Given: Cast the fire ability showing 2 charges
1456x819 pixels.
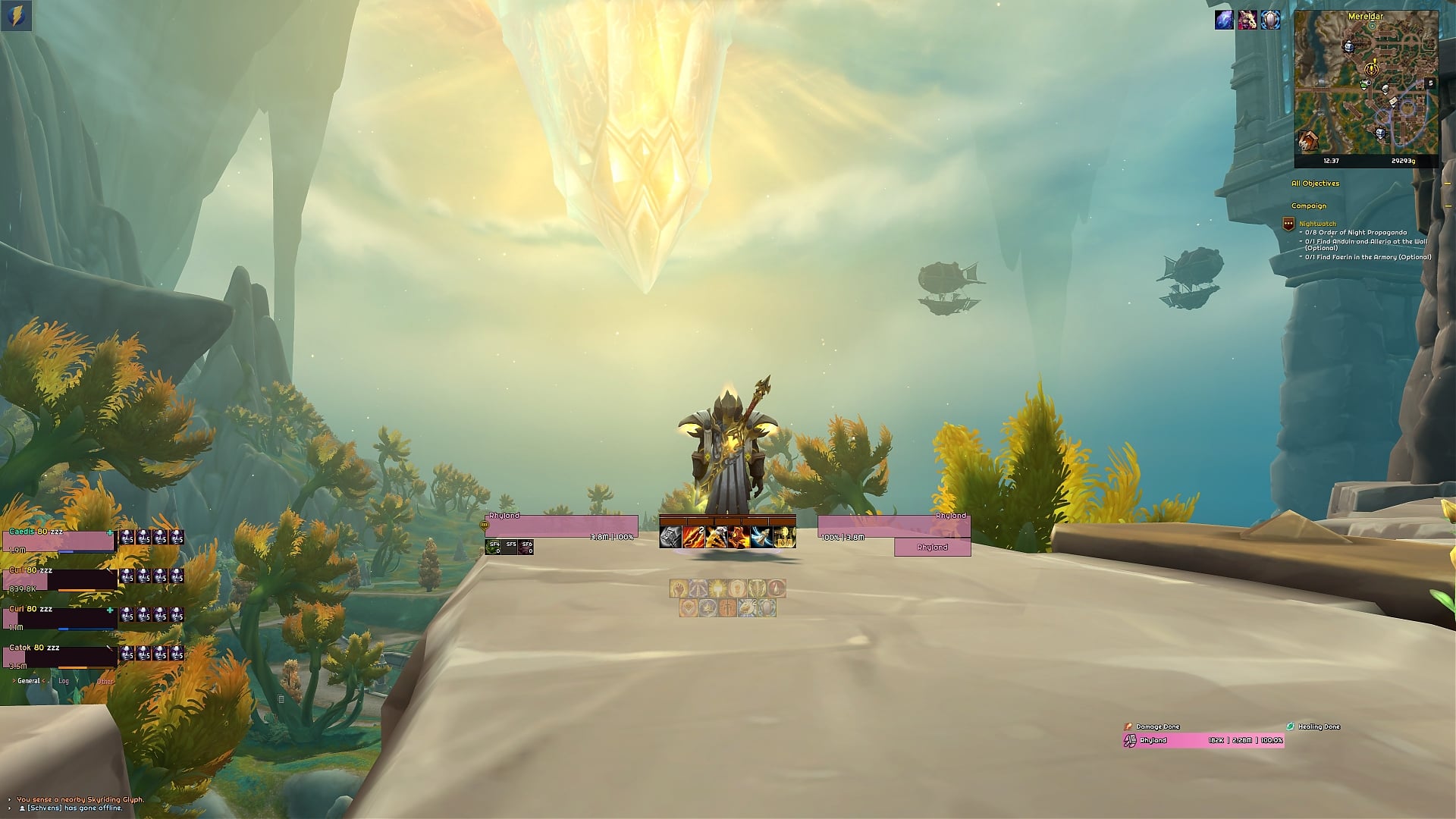Looking at the screenshot, I should (x=692, y=537).
